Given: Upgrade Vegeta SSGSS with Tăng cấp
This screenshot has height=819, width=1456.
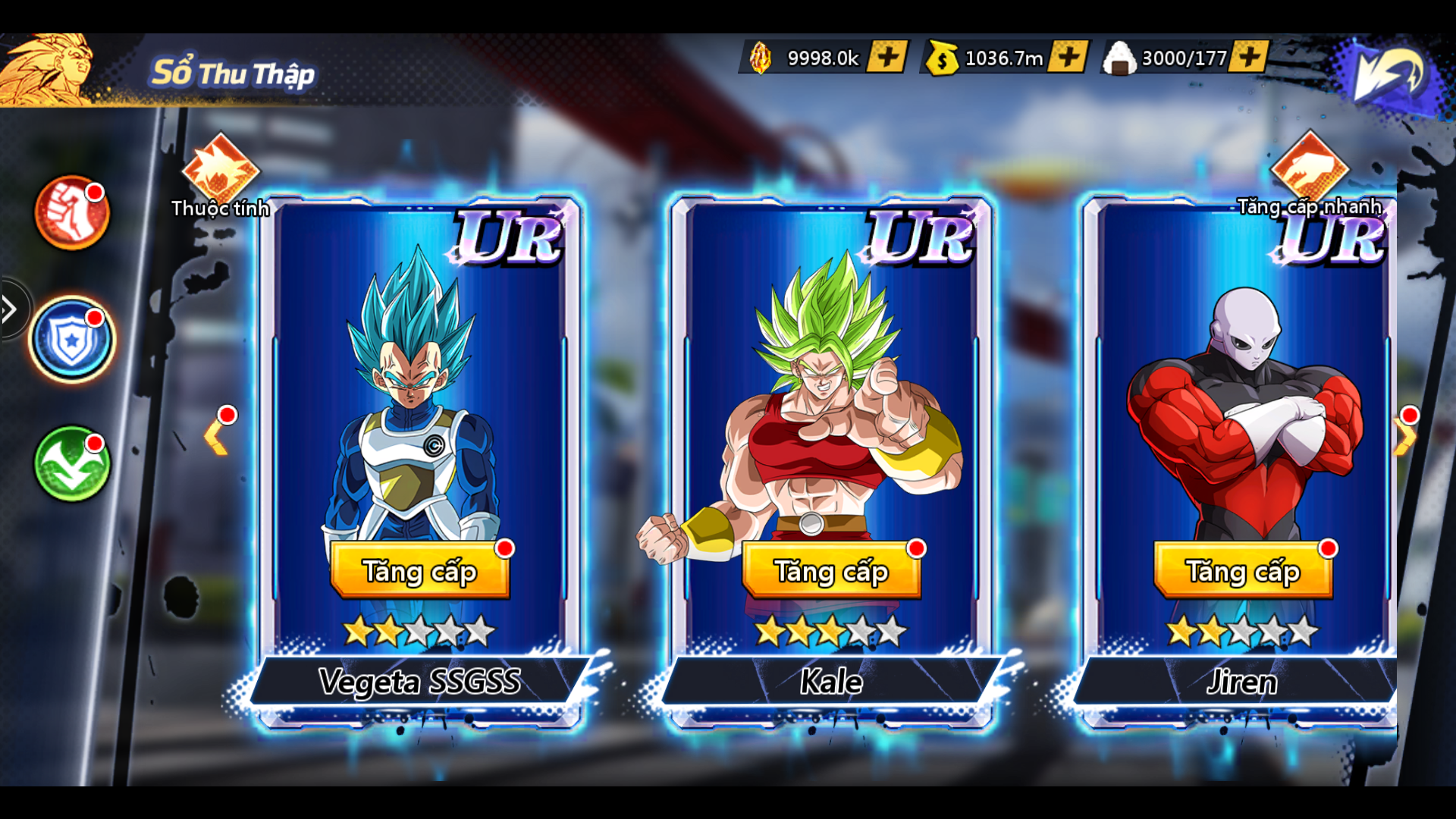Looking at the screenshot, I should coord(419,570).
